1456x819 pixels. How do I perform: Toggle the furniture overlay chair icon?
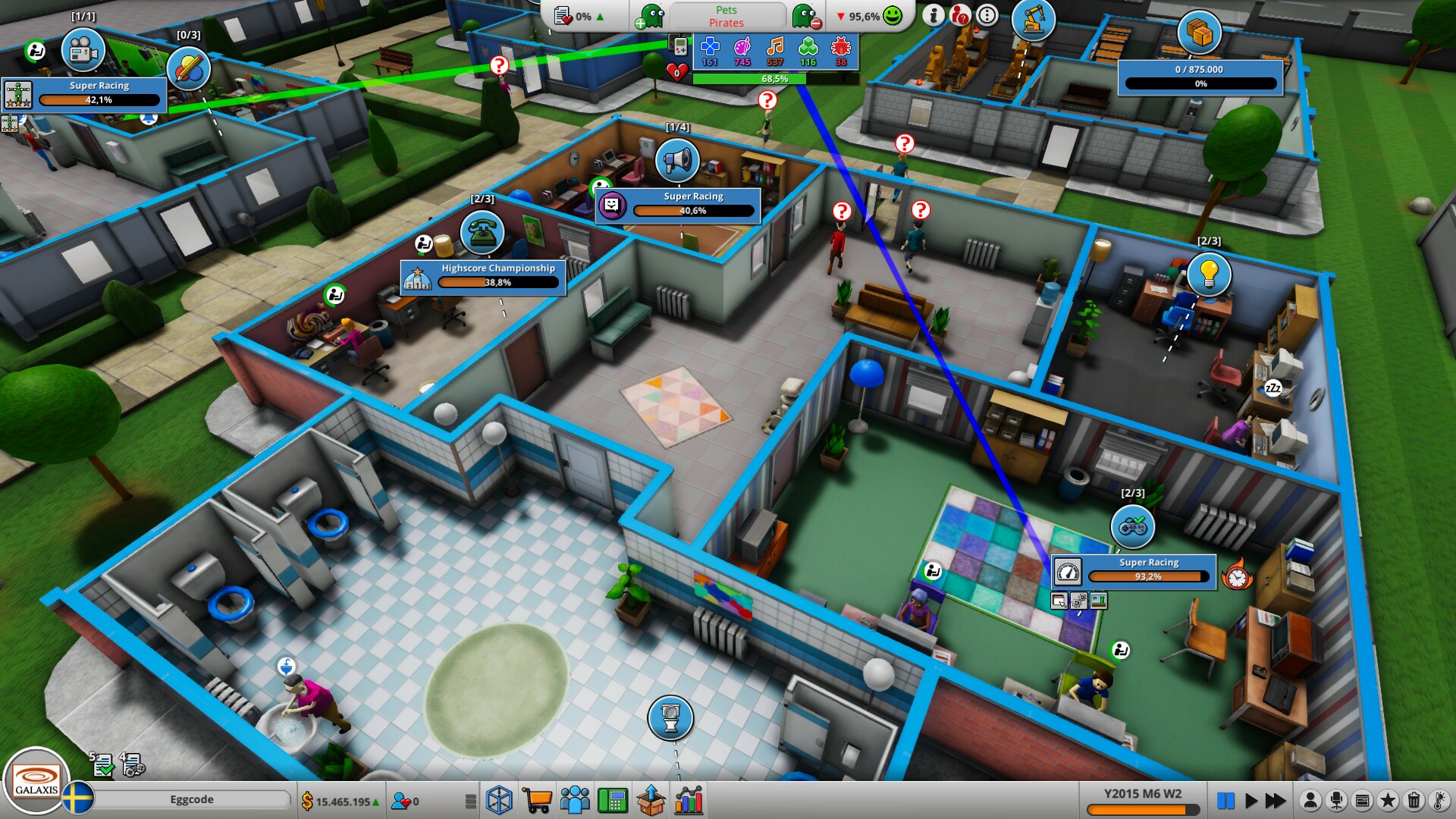pyautogui.click(x=1338, y=799)
